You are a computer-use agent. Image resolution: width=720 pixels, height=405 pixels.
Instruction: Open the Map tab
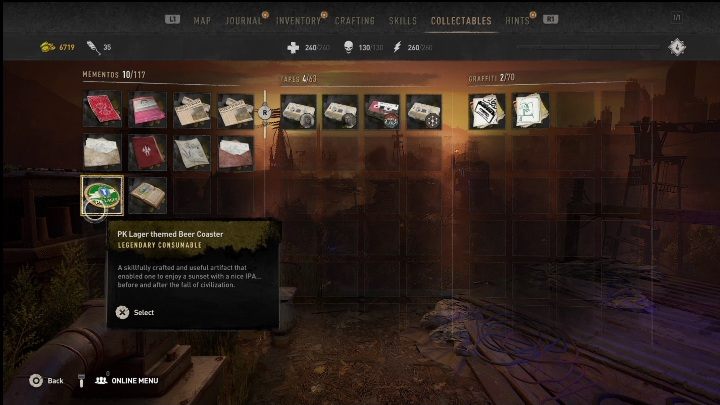point(202,20)
